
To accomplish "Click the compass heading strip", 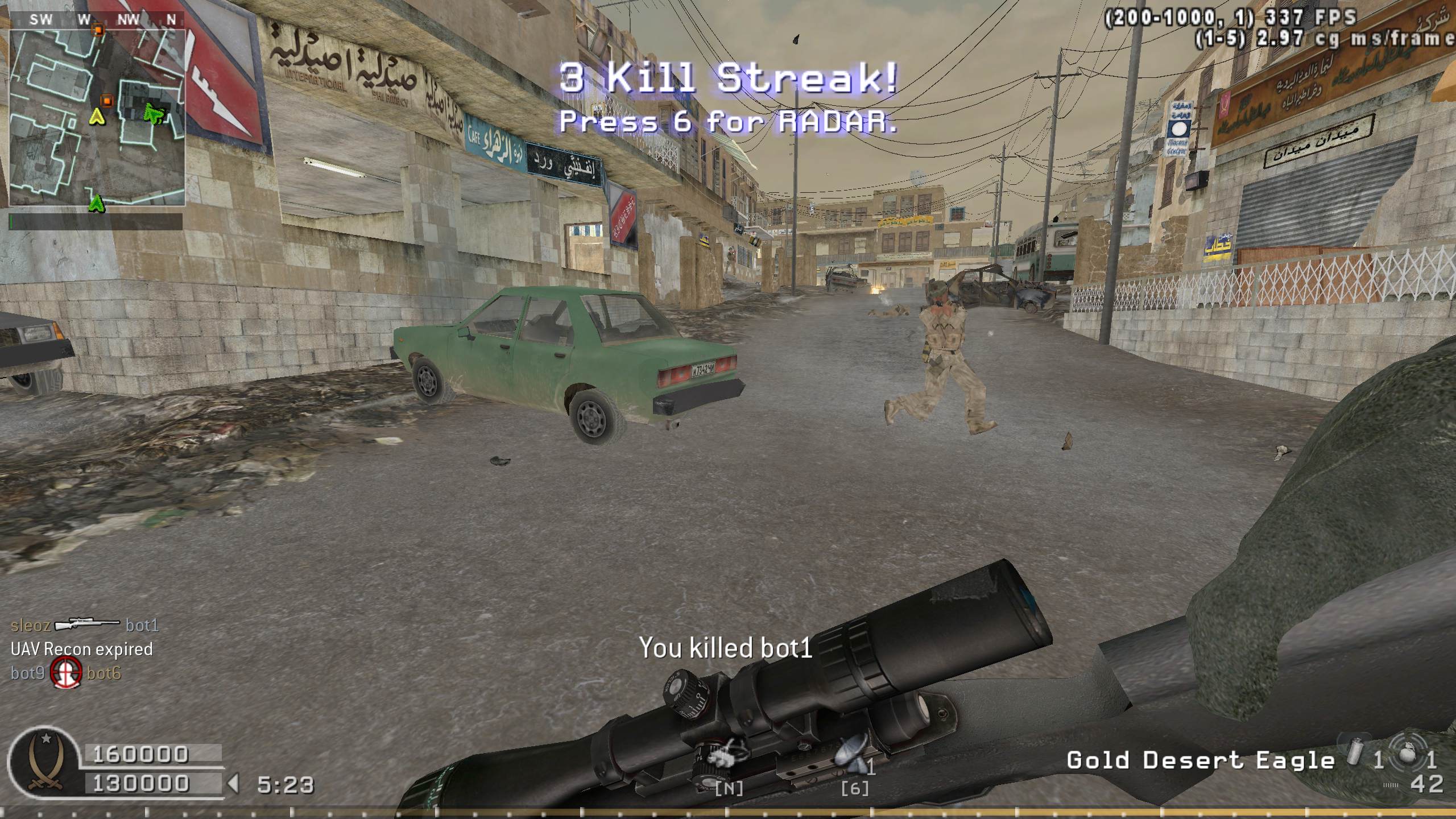I will click(x=97, y=20).
